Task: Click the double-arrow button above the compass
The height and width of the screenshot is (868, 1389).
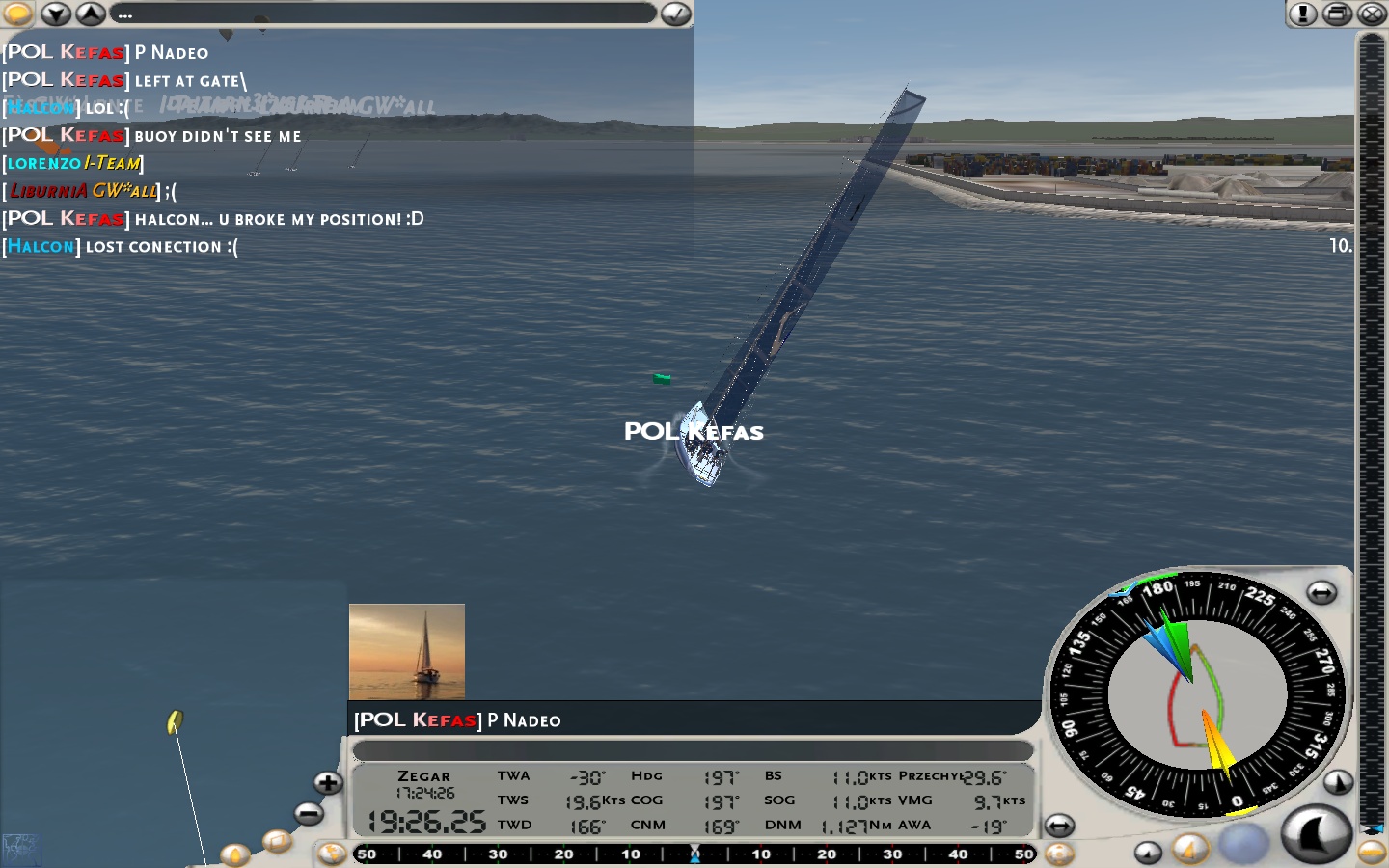Action: [1321, 593]
